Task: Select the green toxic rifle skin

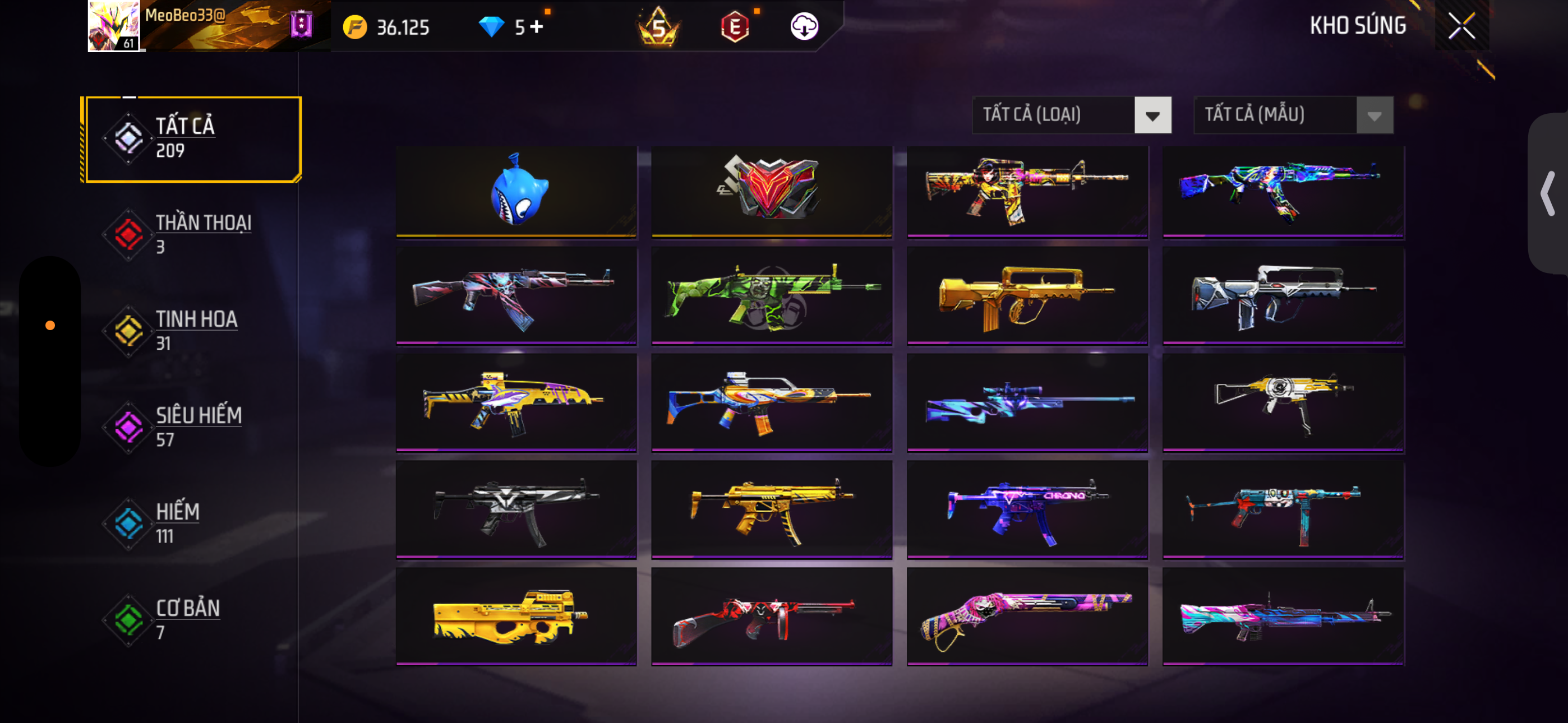Action: coord(771,296)
